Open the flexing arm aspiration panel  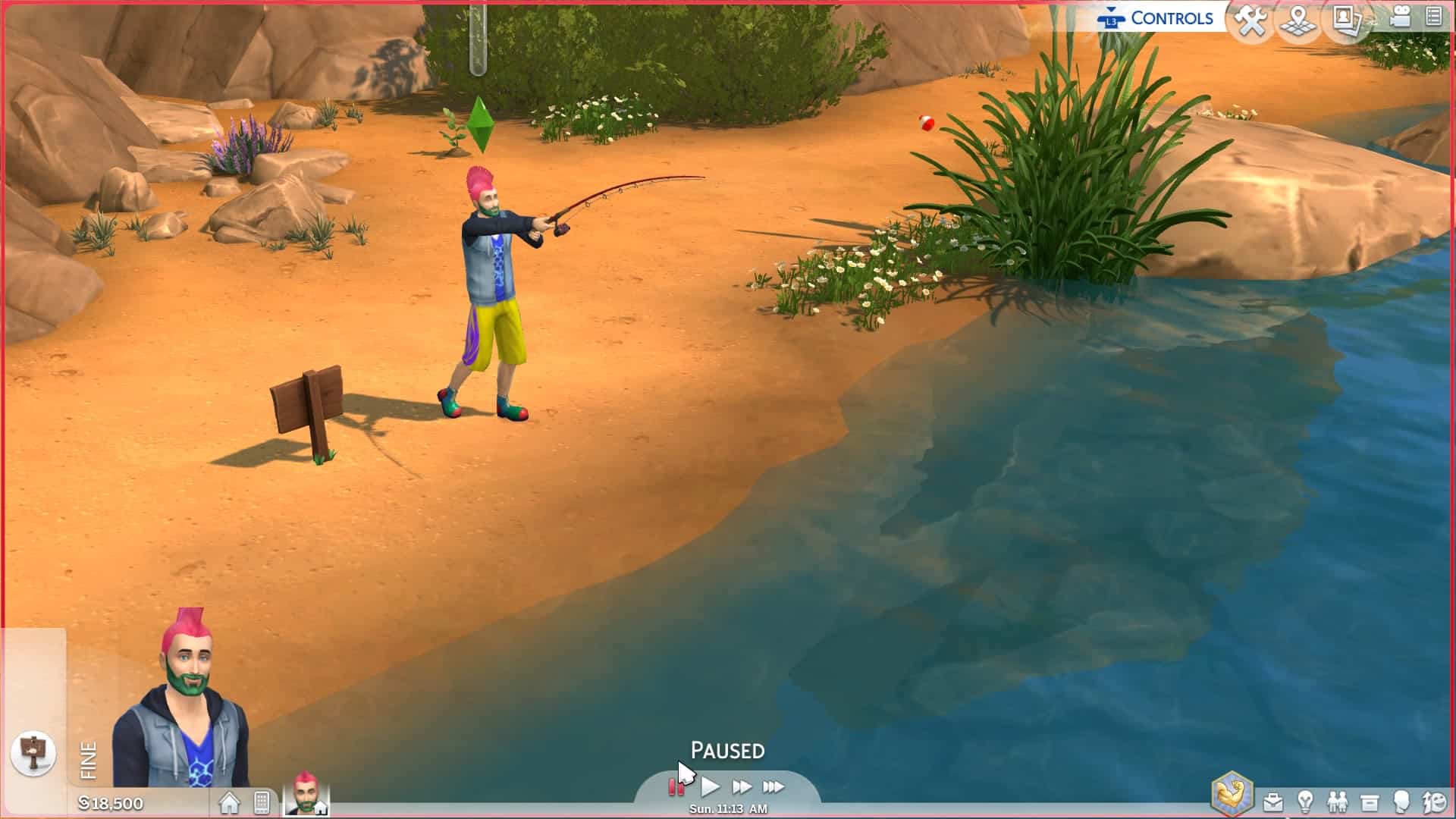(1232, 795)
